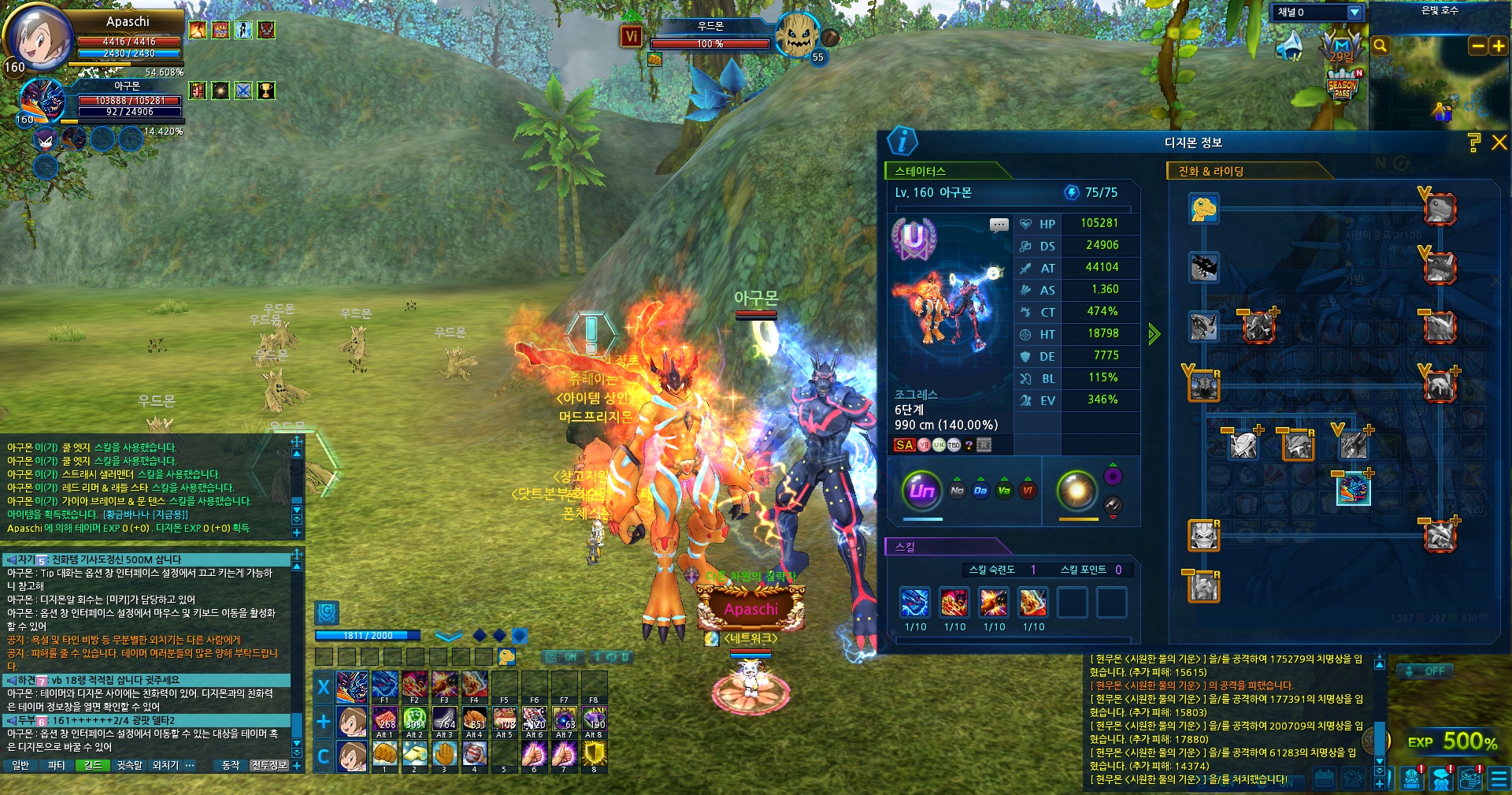
Task: Use the Alt 4 roast meat item
Action: tap(474, 720)
